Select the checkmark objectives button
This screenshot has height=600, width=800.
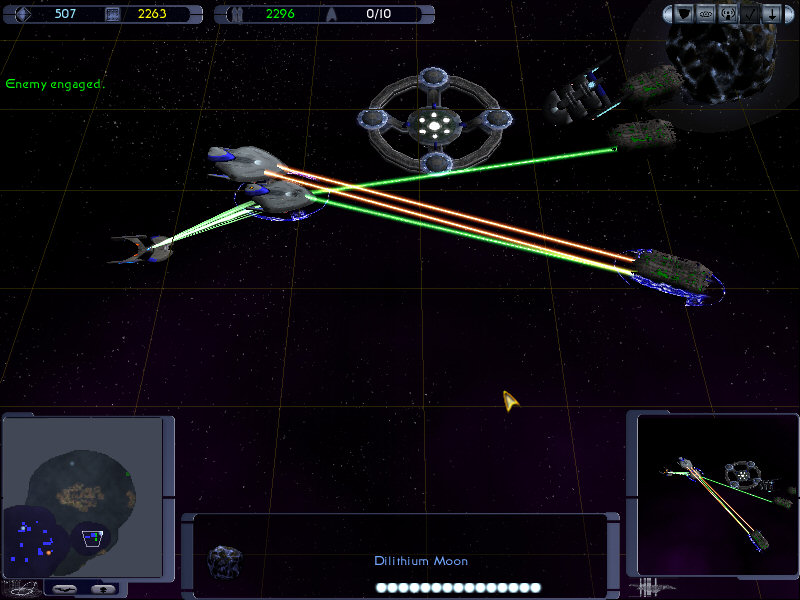pos(751,15)
